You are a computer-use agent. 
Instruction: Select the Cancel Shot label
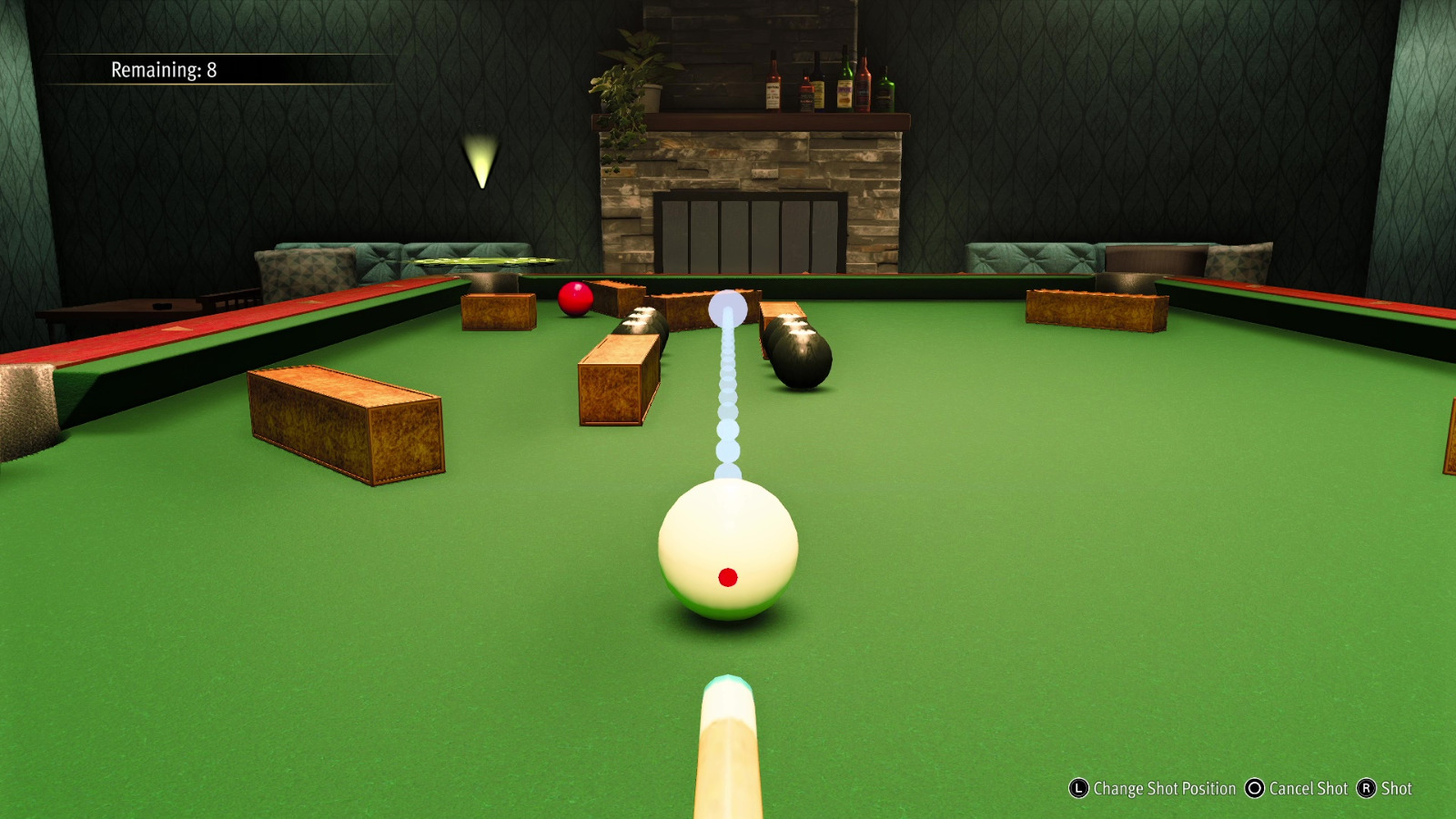1308,789
